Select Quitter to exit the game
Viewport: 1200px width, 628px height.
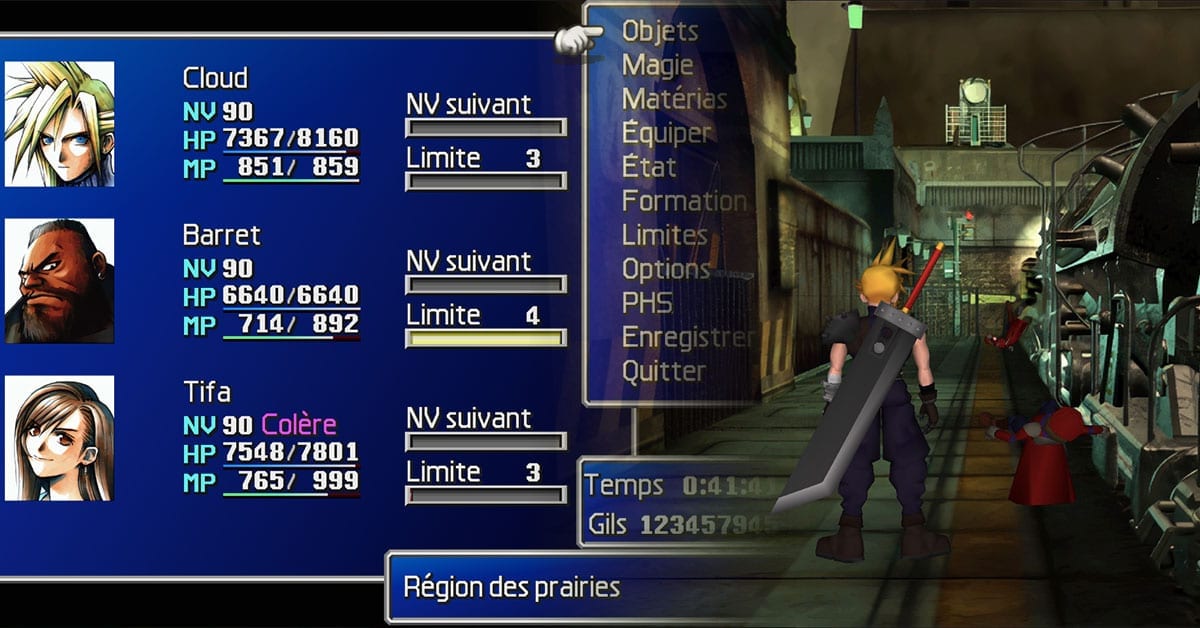click(x=664, y=371)
